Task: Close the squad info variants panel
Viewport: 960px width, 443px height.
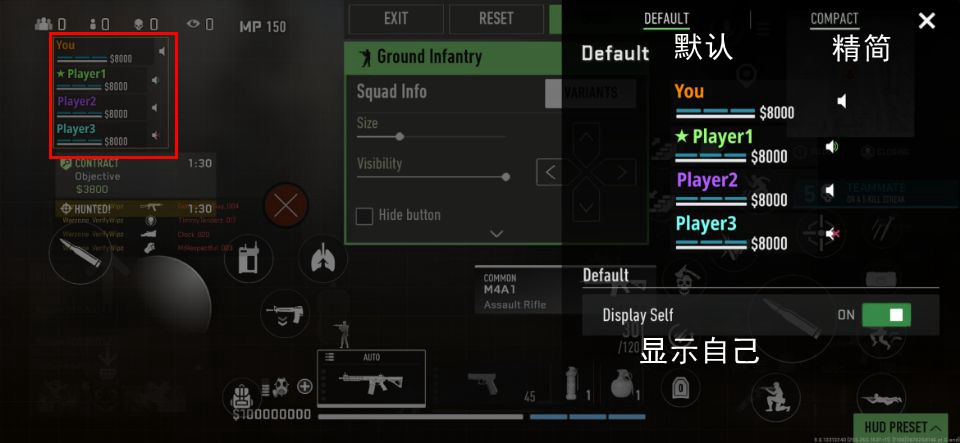Action: [926, 21]
